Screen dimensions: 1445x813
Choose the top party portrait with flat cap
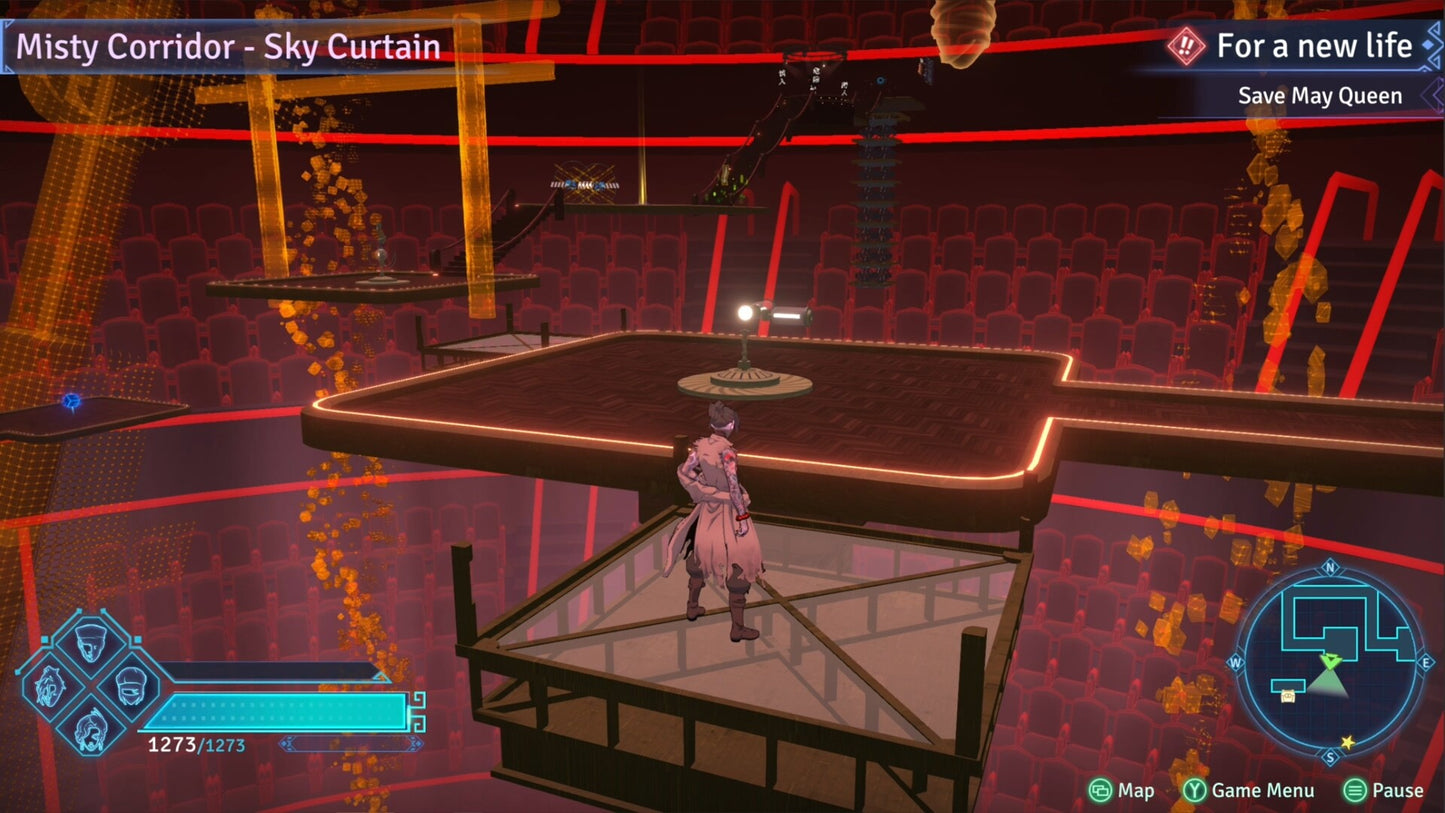90,643
